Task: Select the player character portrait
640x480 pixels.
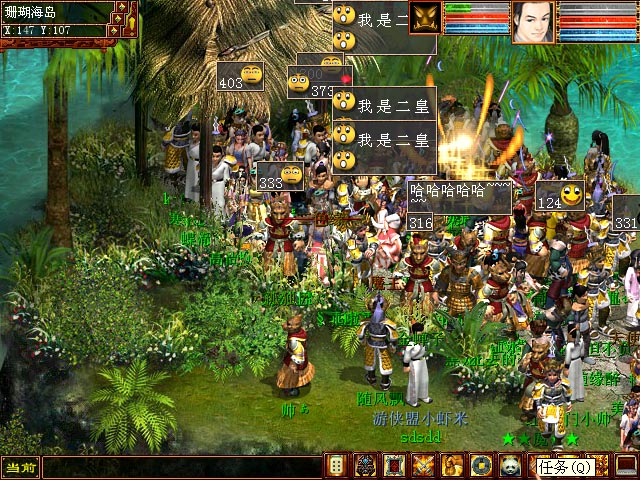Action: pos(532,22)
